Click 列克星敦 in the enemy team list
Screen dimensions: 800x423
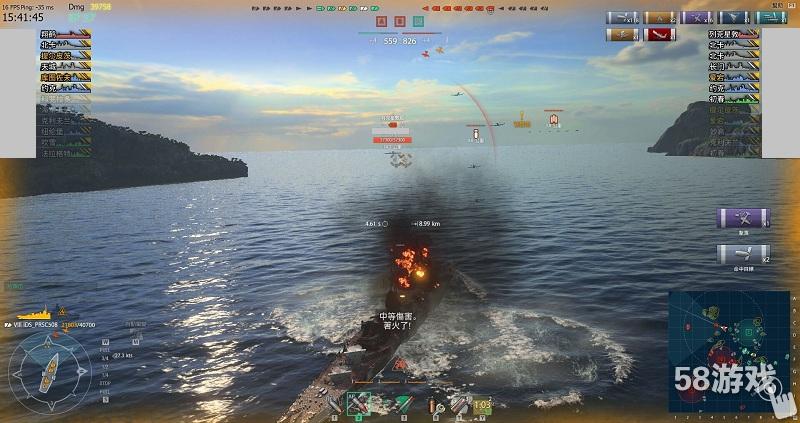722,34
